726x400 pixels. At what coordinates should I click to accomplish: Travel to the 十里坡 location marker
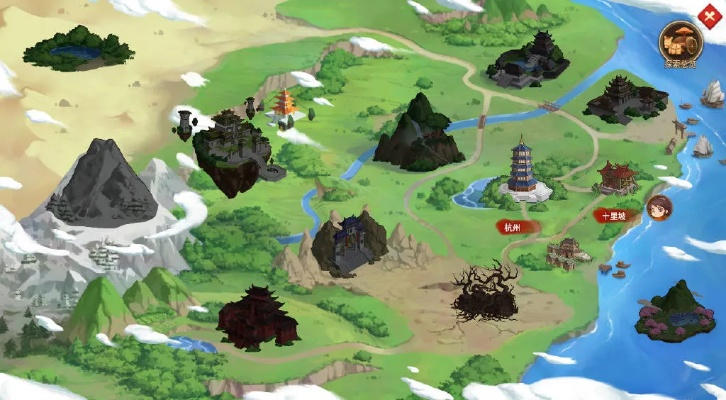pos(614,215)
